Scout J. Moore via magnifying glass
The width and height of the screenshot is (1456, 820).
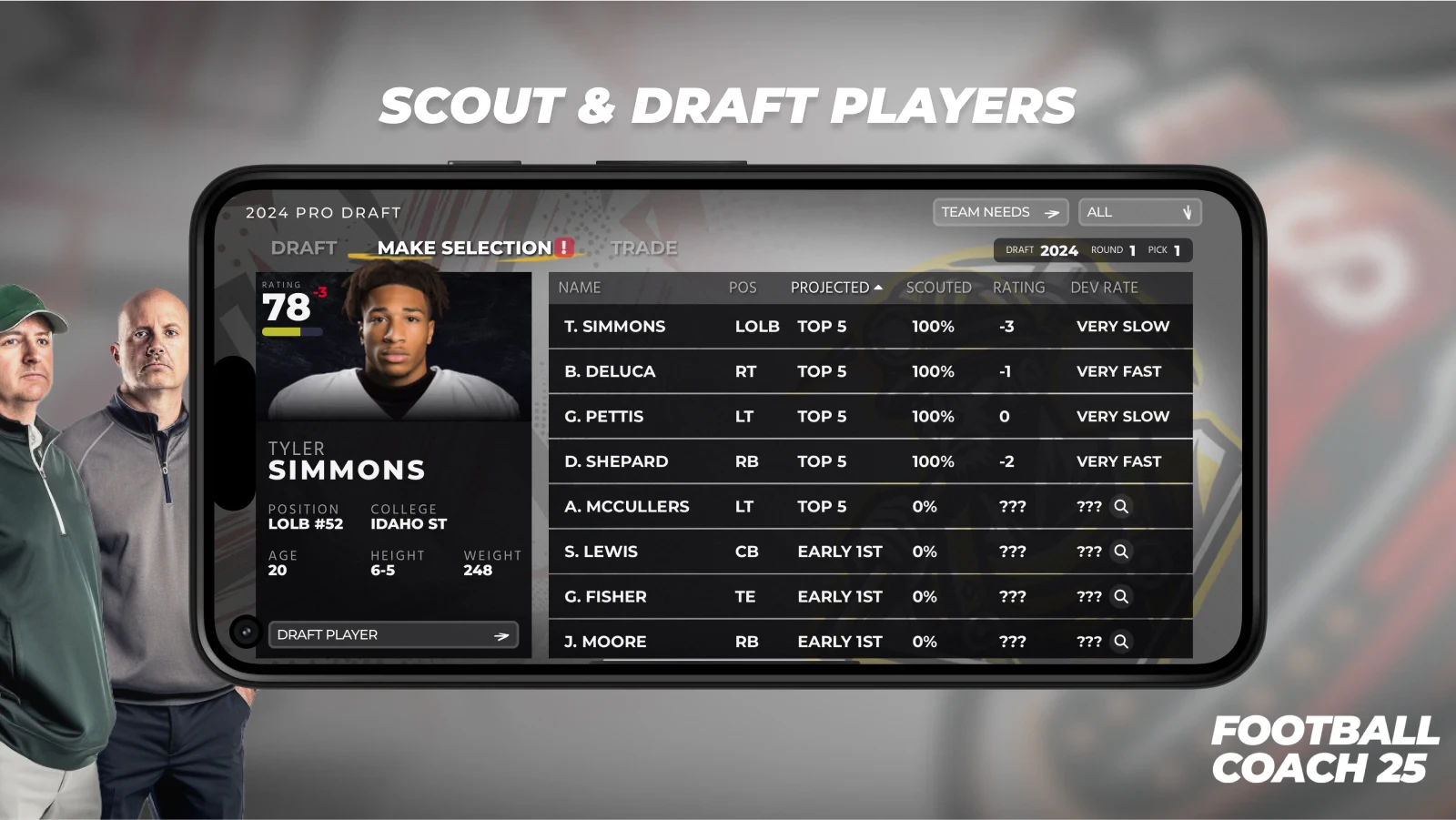coord(1121,642)
